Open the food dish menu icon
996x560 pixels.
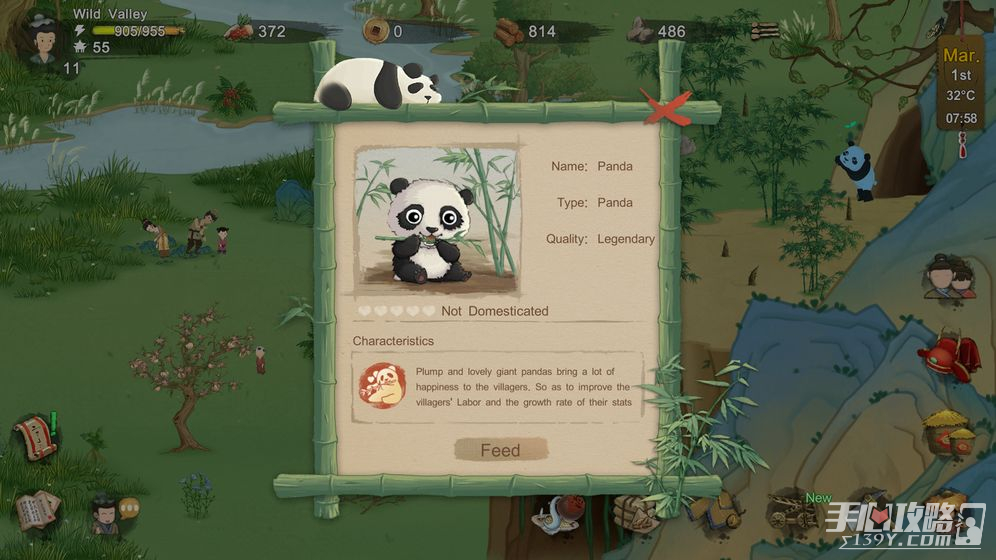[554, 517]
